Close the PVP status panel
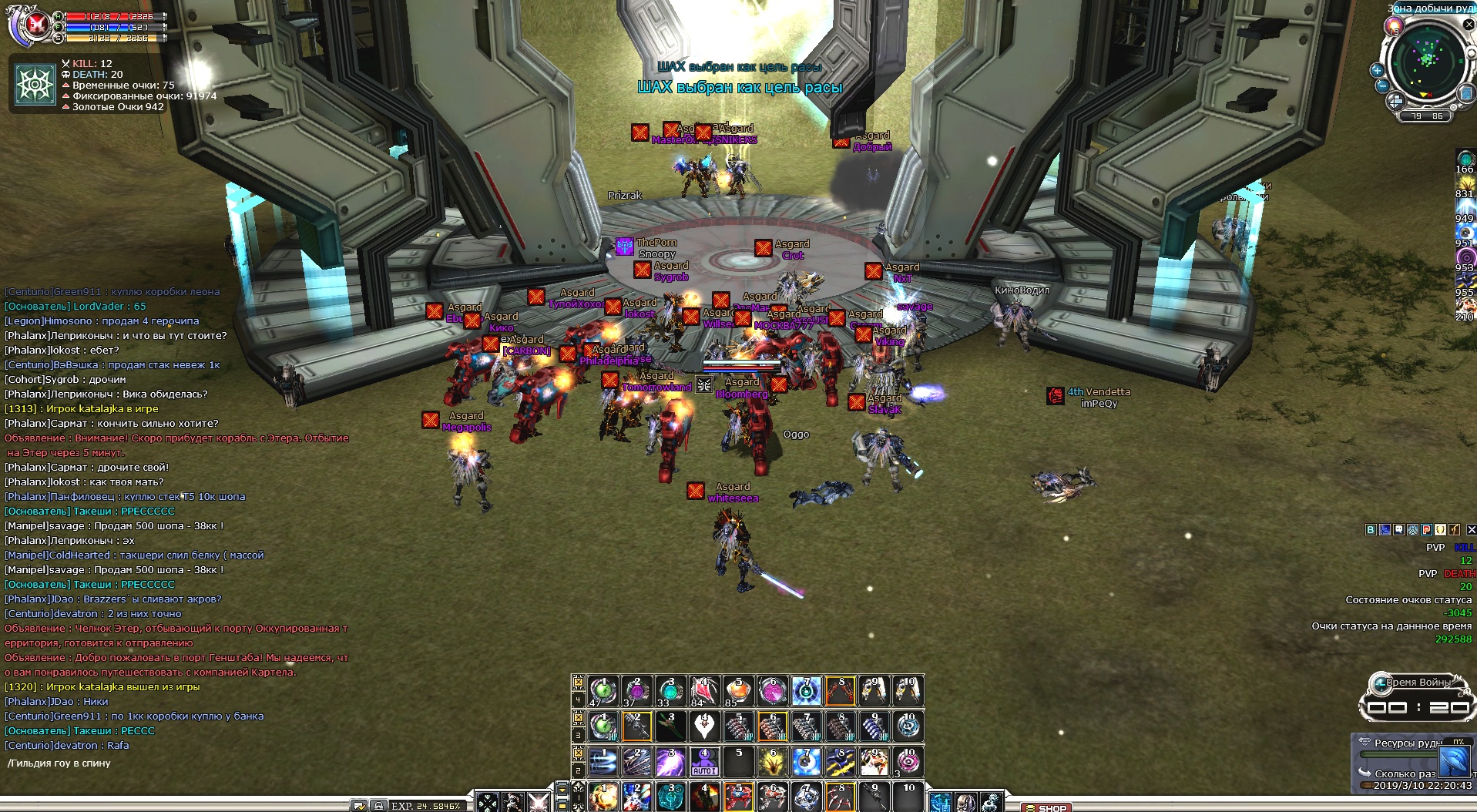 [1471, 529]
